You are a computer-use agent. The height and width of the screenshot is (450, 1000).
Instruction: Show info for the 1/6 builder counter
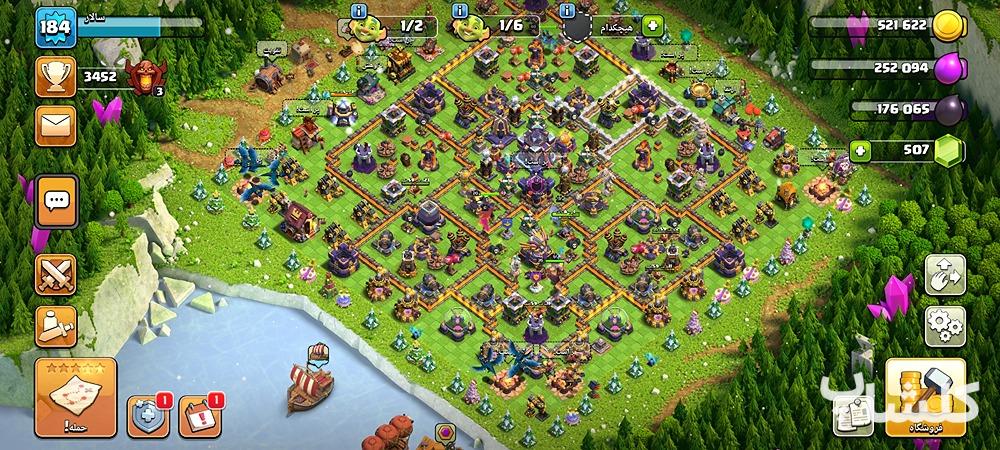(461, 10)
